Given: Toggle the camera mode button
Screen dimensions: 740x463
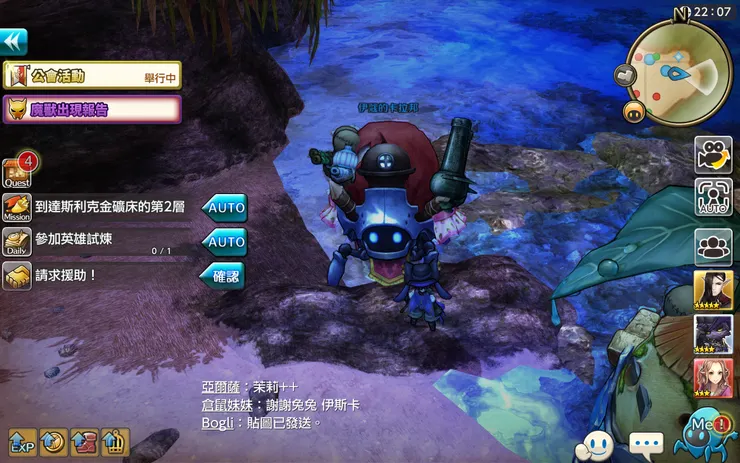Looking at the screenshot, I should click(x=713, y=155).
